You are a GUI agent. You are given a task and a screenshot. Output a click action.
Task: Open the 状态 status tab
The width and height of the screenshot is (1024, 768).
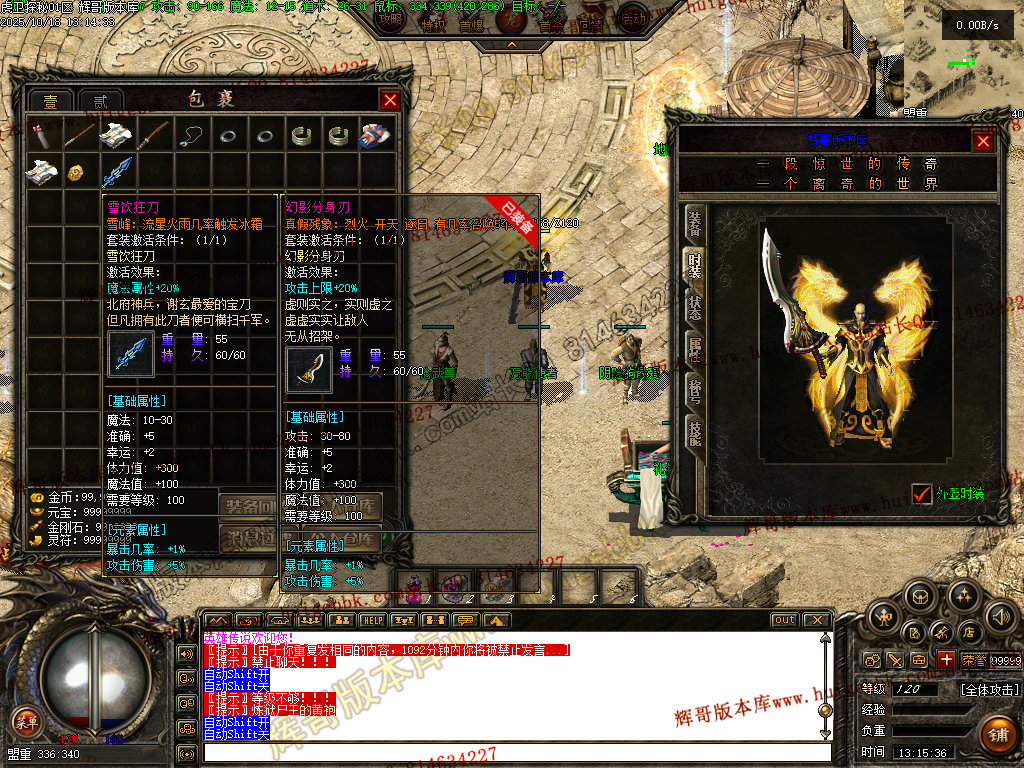tap(694, 308)
